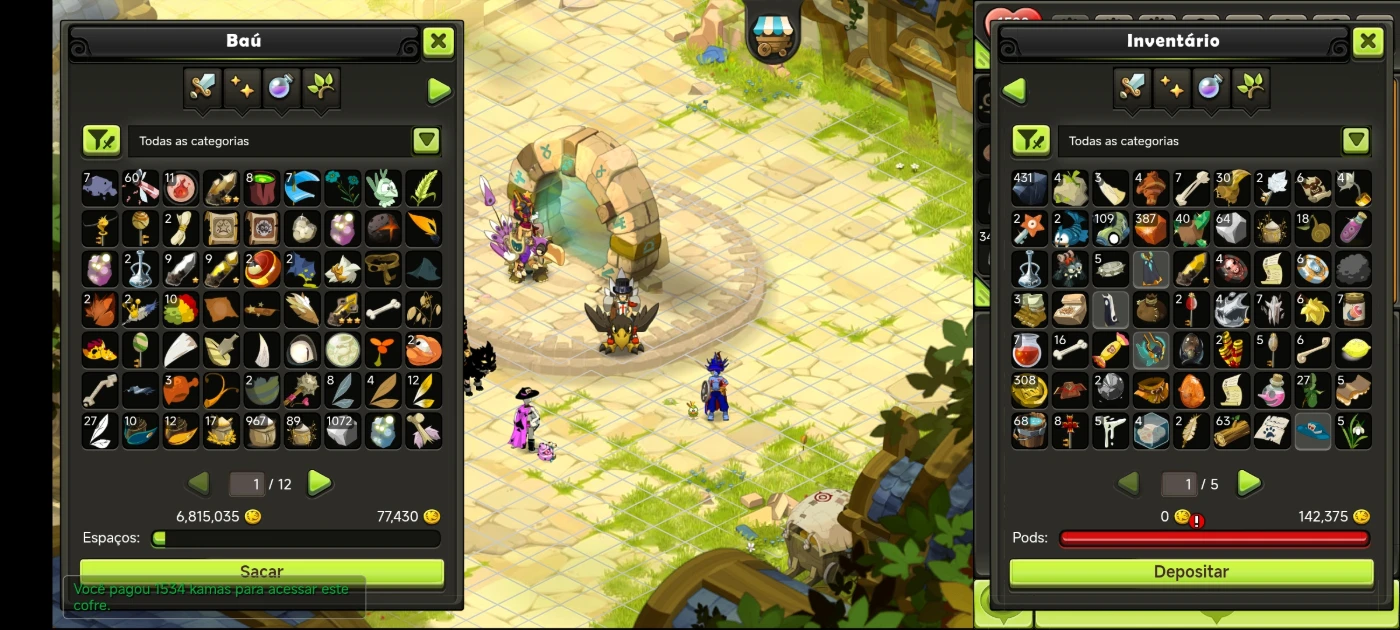
Task: Go to the next chest page
Action: 319,484
